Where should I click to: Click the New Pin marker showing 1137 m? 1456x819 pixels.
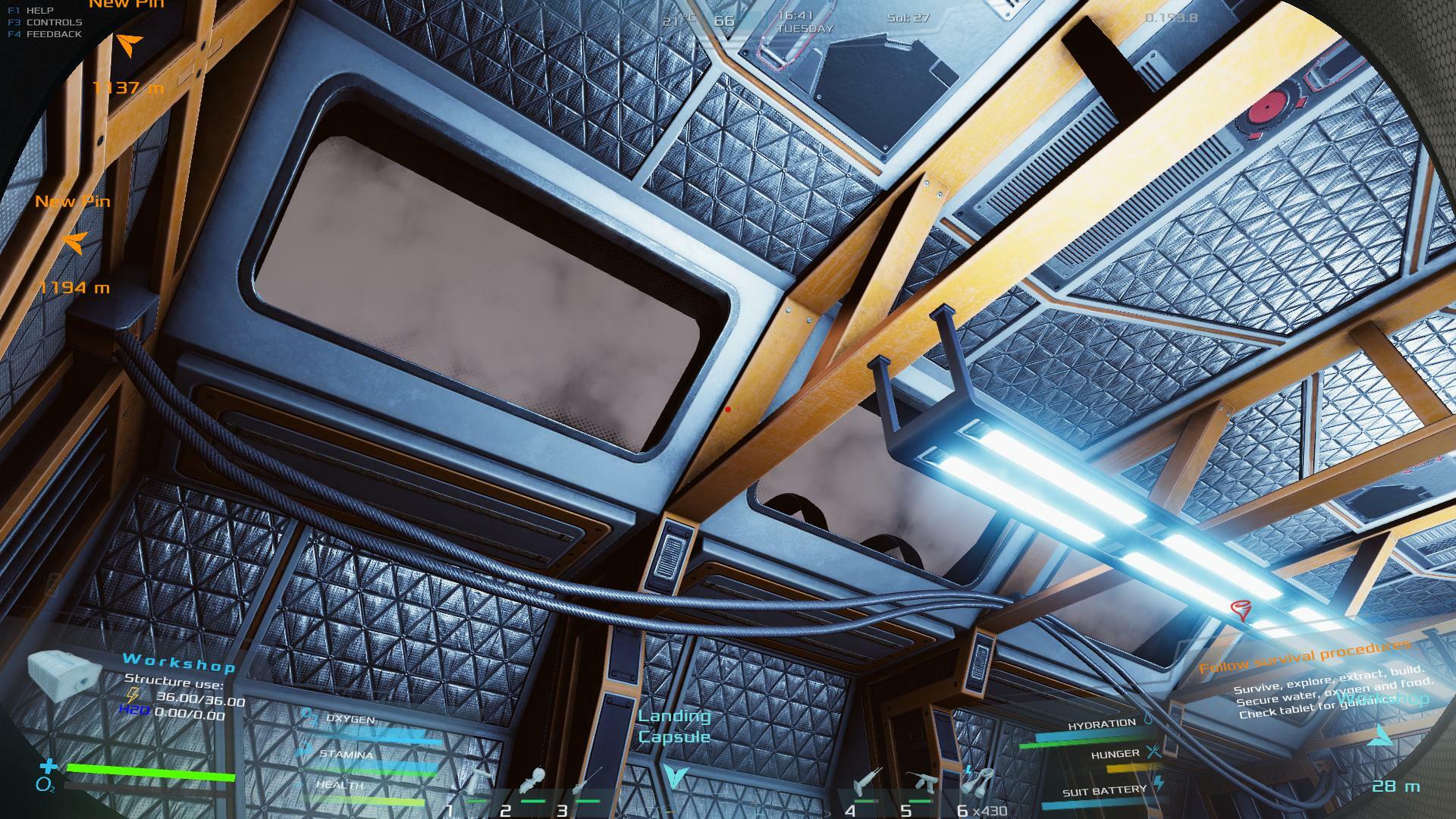coord(129,45)
